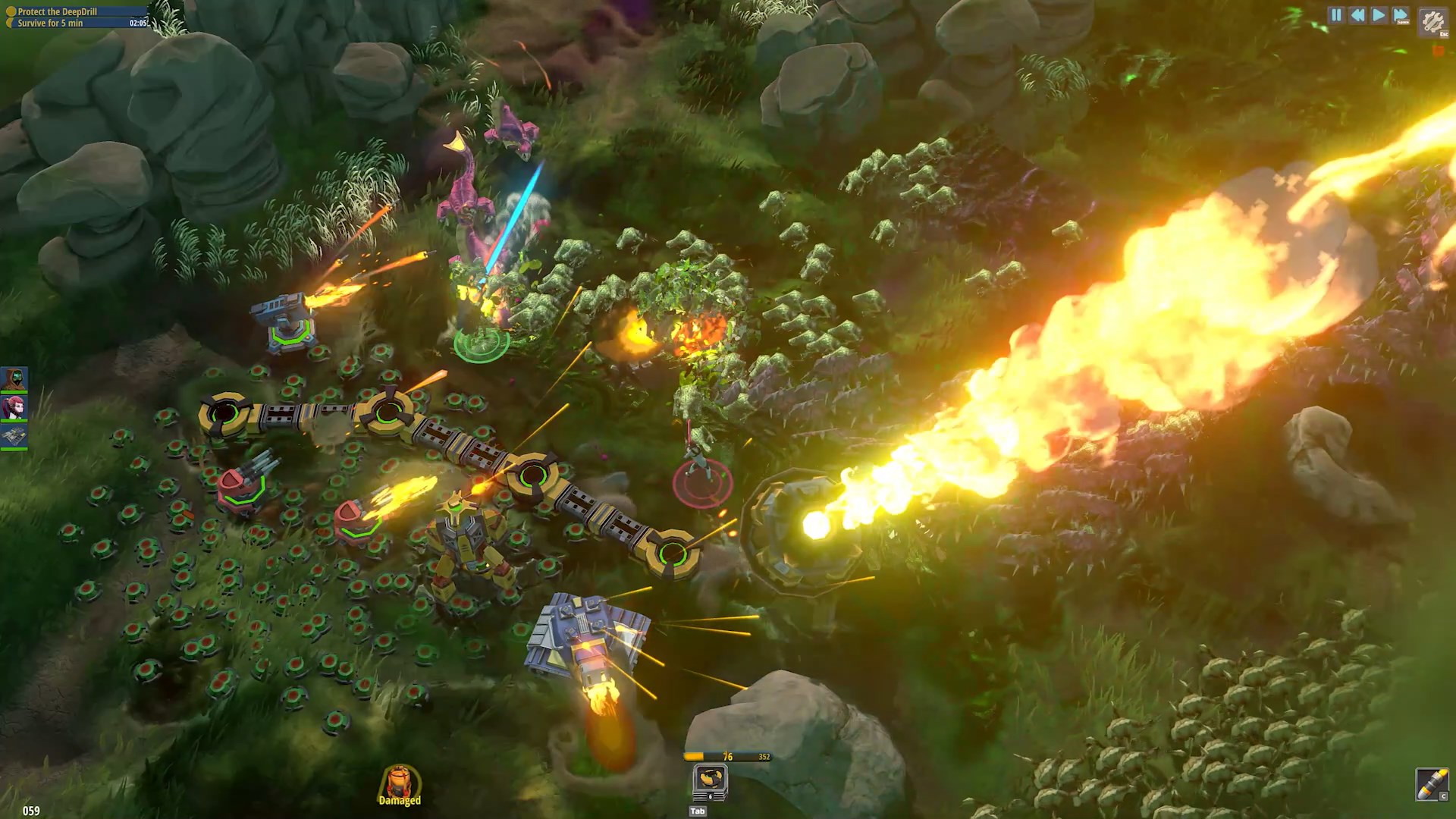Select the hooded masked hero portrait
The height and width of the screenshot is (819, 1456).
[14, 378]
